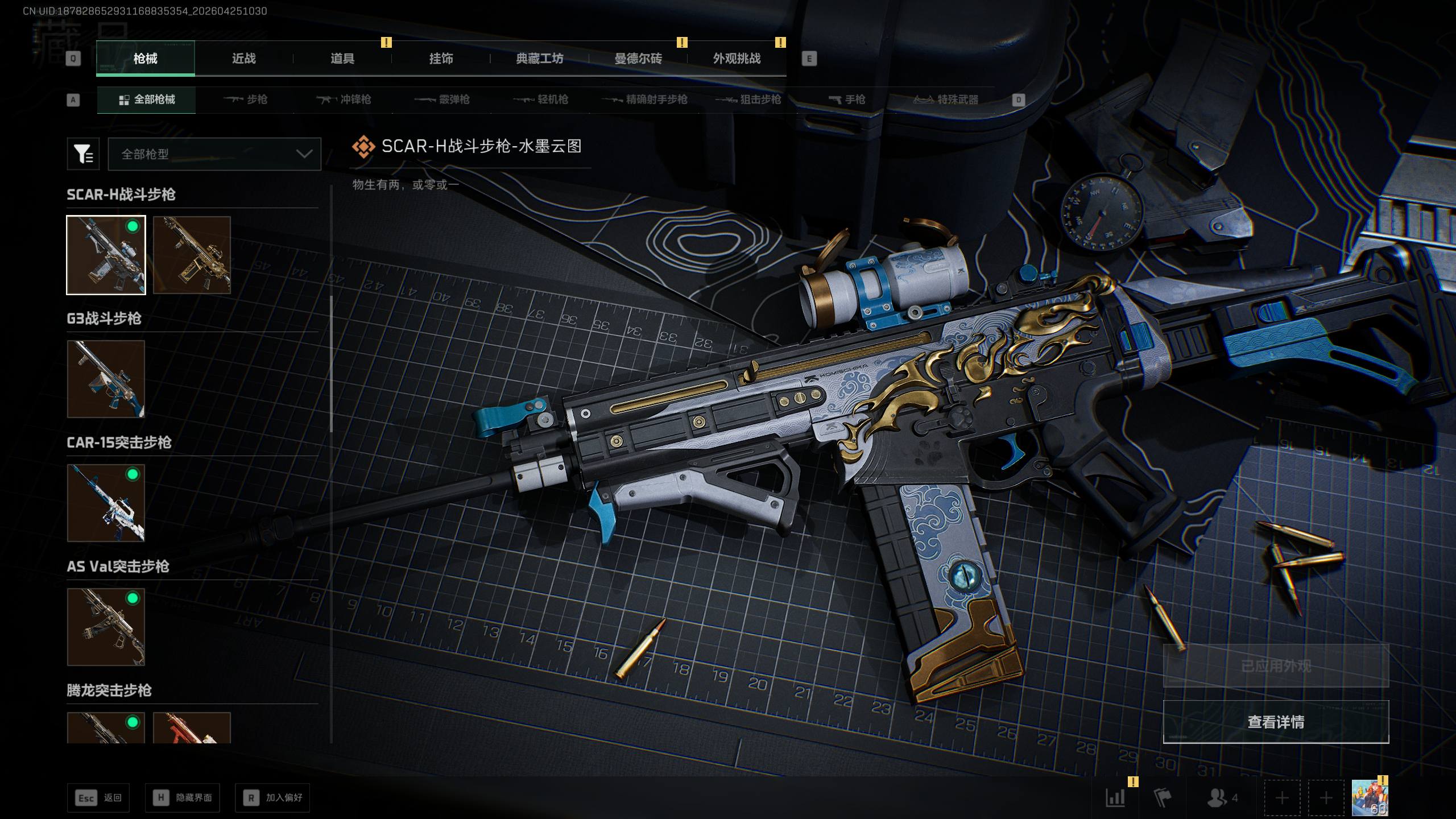Image resolution: width=1456 pixels, height=819 pixels.
Task: Switch to the 近战 melee tab
Action: 243,59
